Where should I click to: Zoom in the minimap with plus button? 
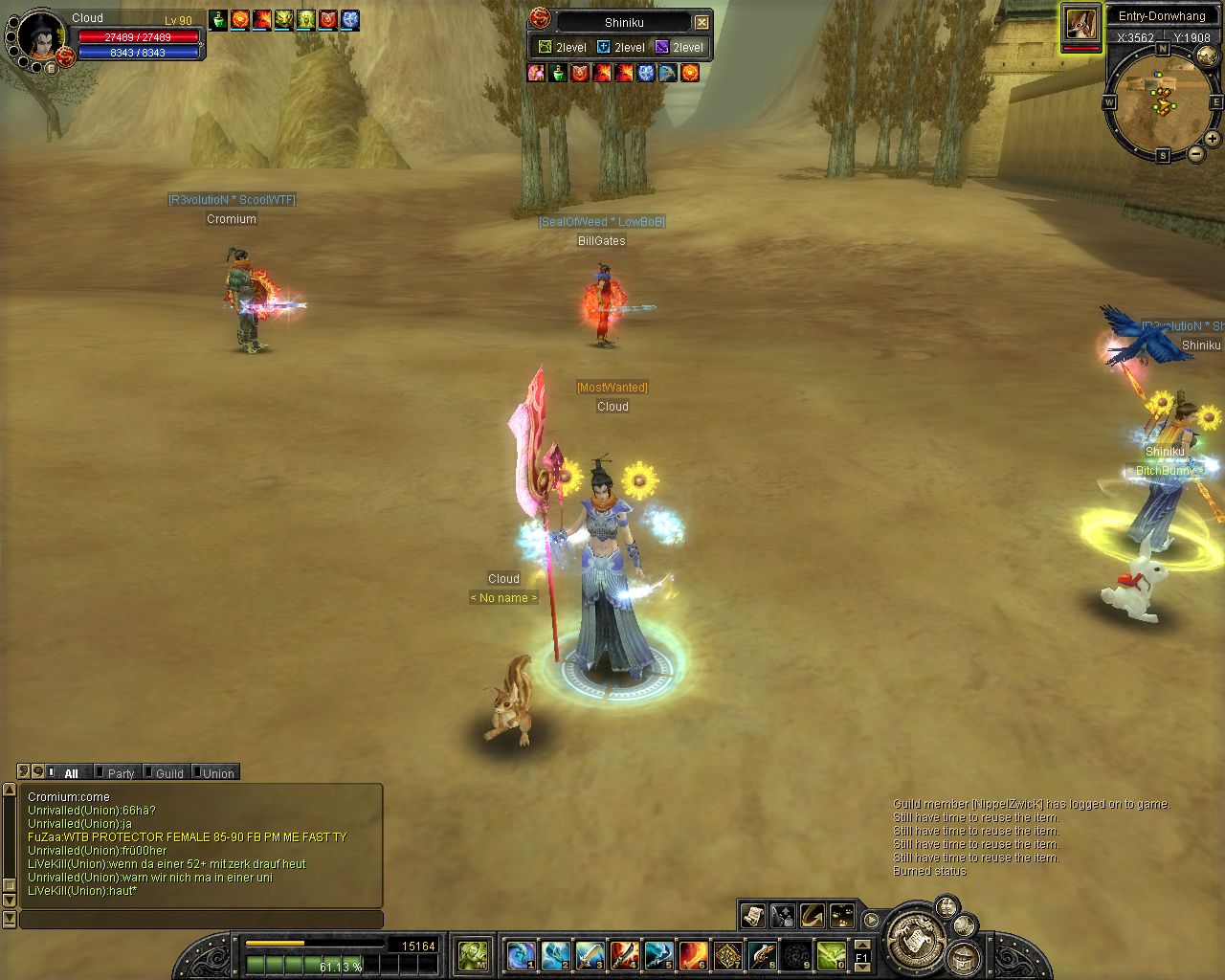click(1213, 139)
